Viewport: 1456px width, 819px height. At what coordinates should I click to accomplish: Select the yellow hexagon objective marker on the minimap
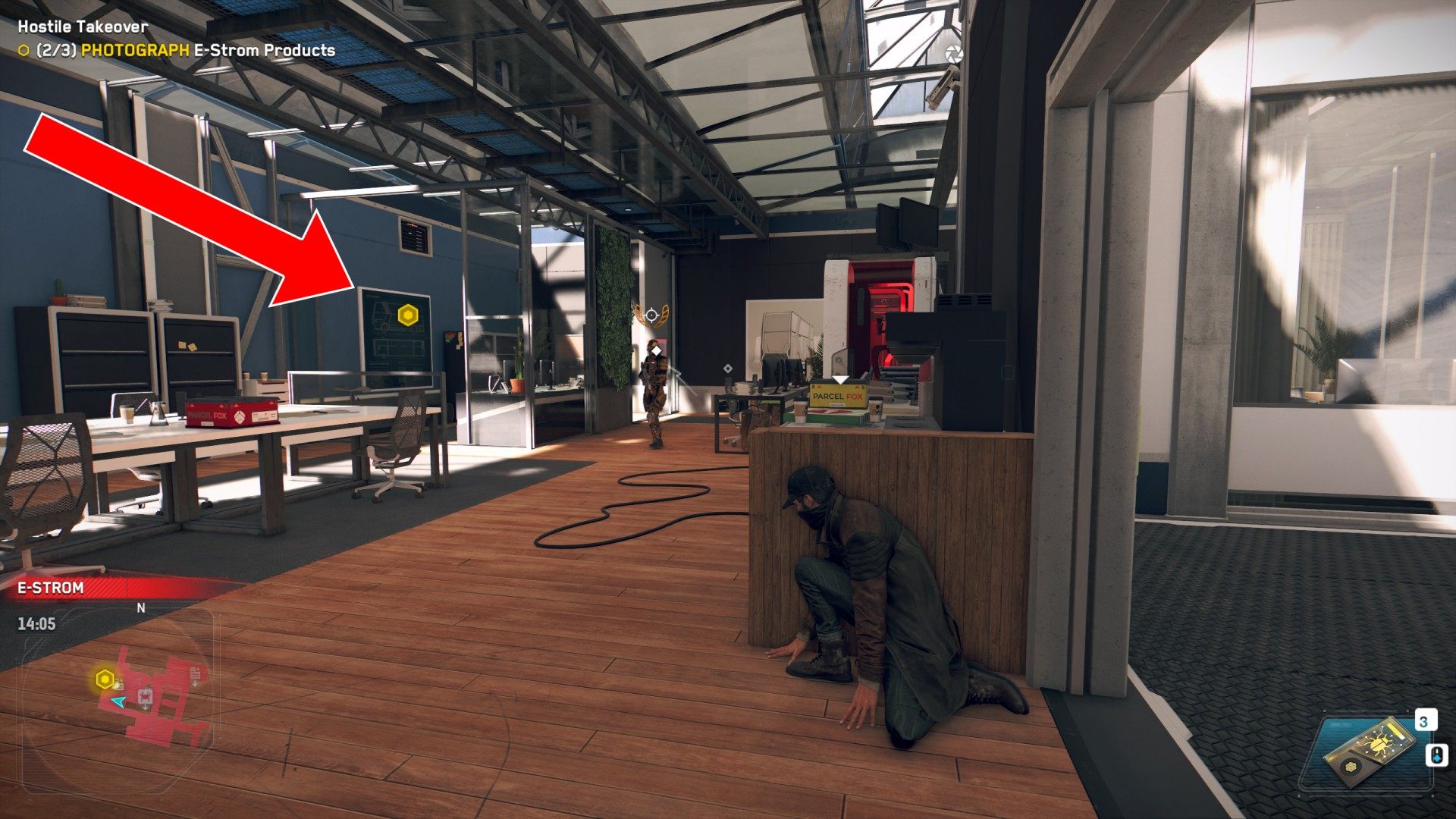[105, 679]
